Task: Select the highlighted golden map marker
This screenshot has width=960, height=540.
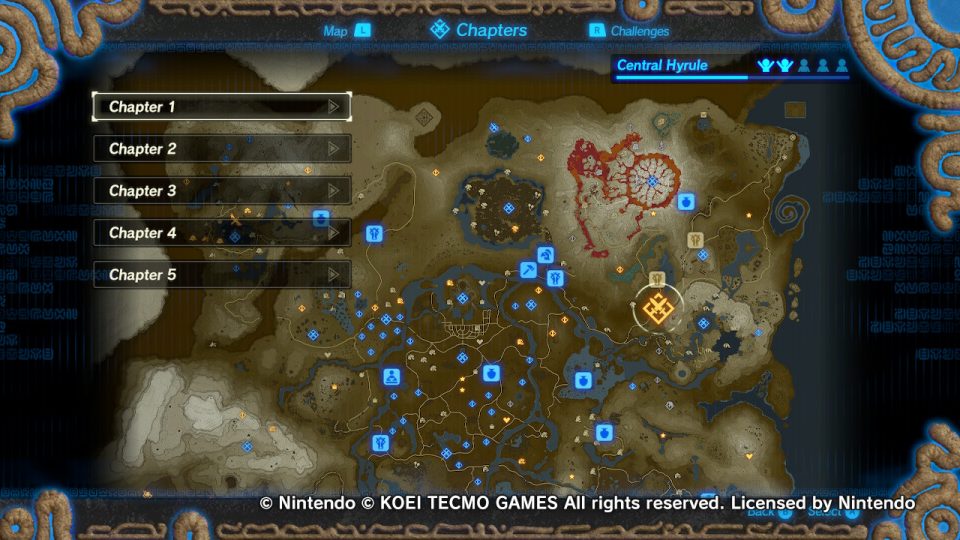Action: click(660, 310)
